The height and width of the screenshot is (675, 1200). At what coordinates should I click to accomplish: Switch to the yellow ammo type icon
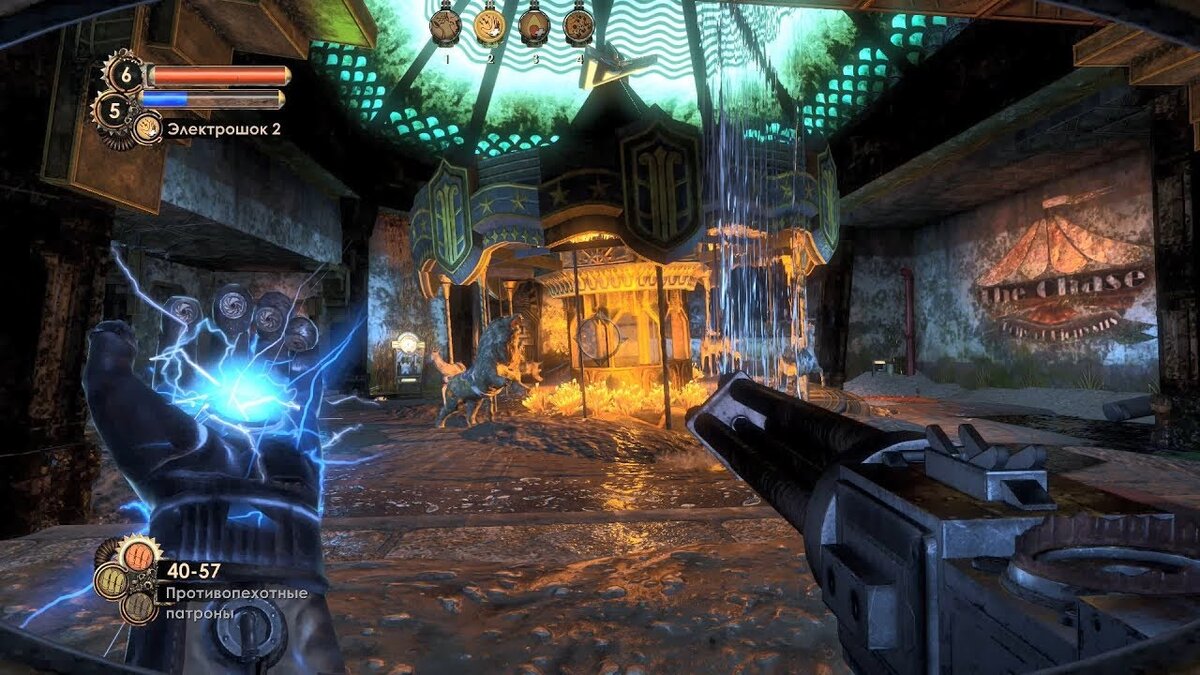(x=112, y=581)
